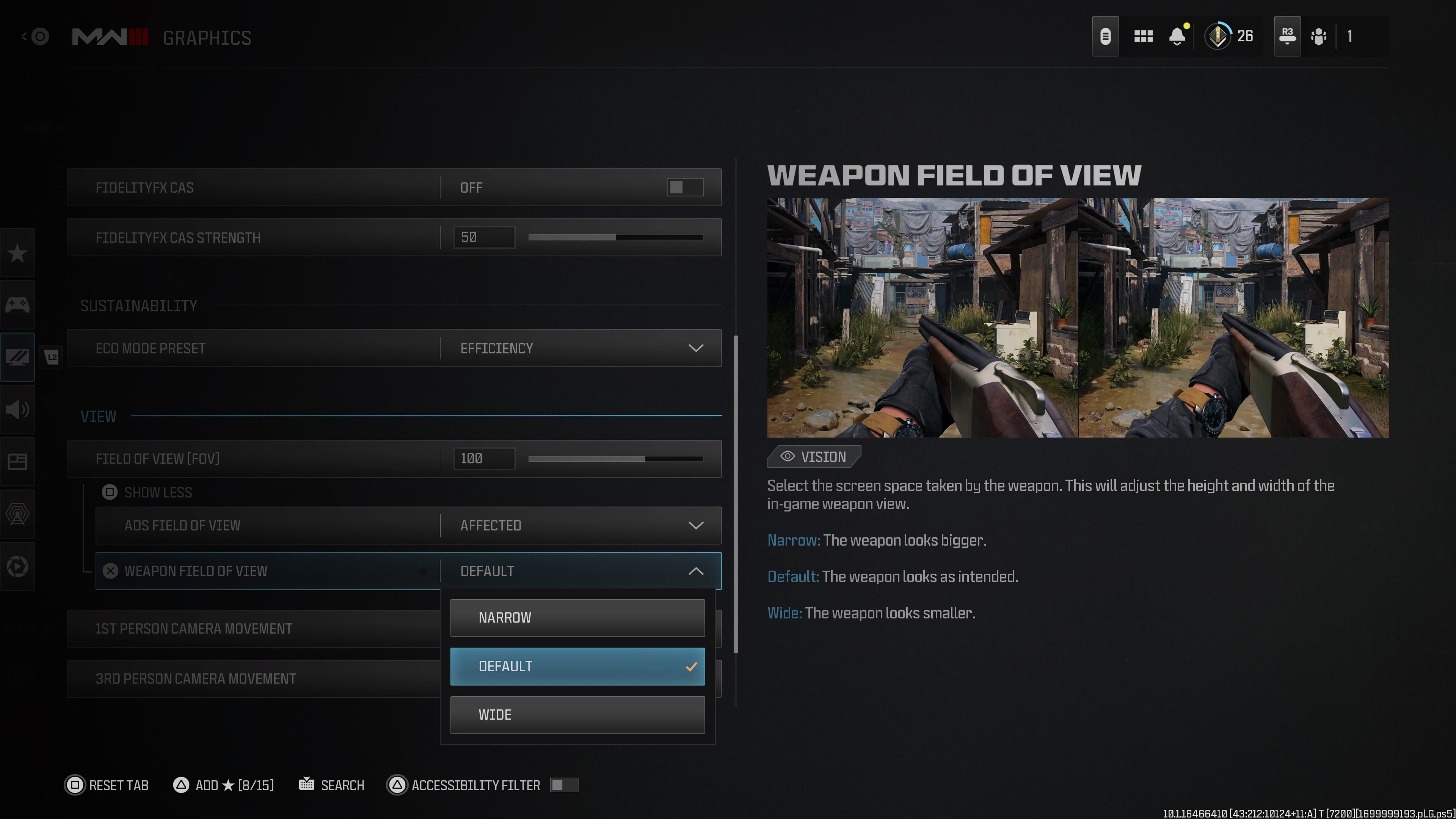Open Audio settings via speaker icon
Image resolution: width=1456 pixels, height=819 pixels.
pyautogui.click(x=17, y=410)
